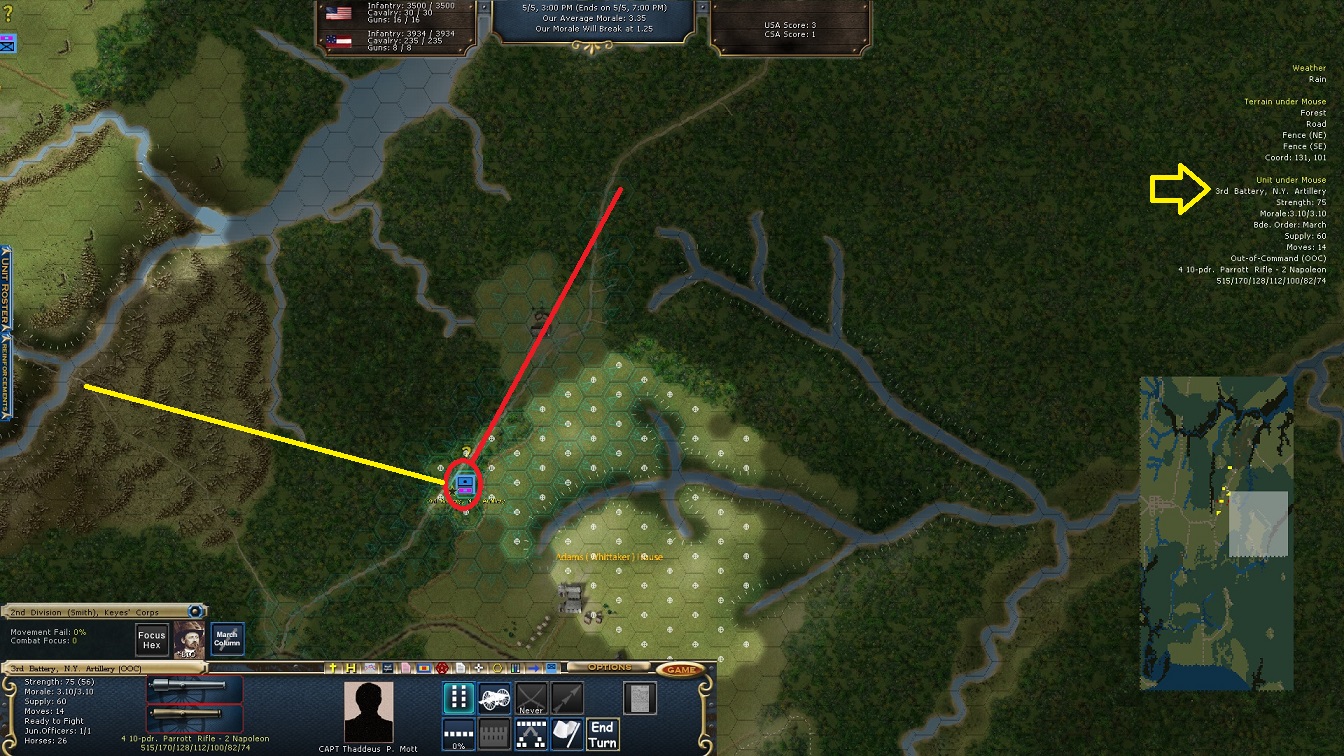
Task: Open the Reinforcements side tab
Action: click(x=5, y=376)
